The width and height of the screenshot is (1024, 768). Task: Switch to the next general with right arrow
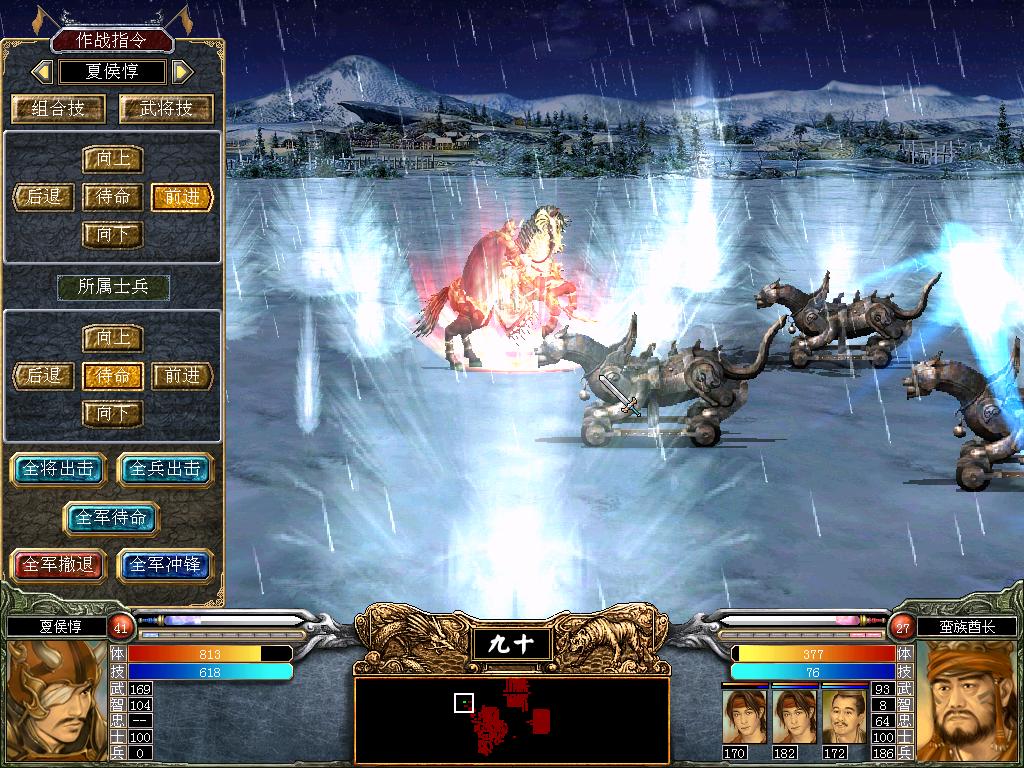click(182, 72)
